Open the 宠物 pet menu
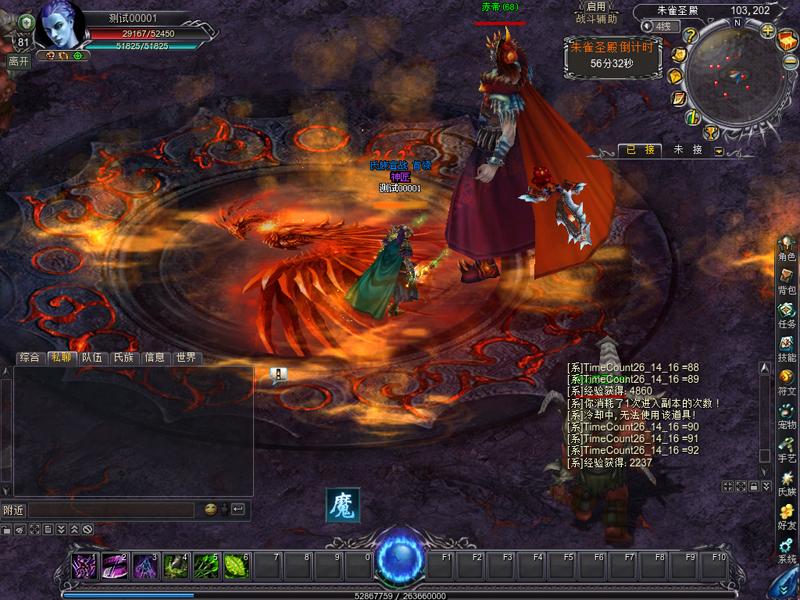This screenshot has height=600, width=800. click(787, 415)
